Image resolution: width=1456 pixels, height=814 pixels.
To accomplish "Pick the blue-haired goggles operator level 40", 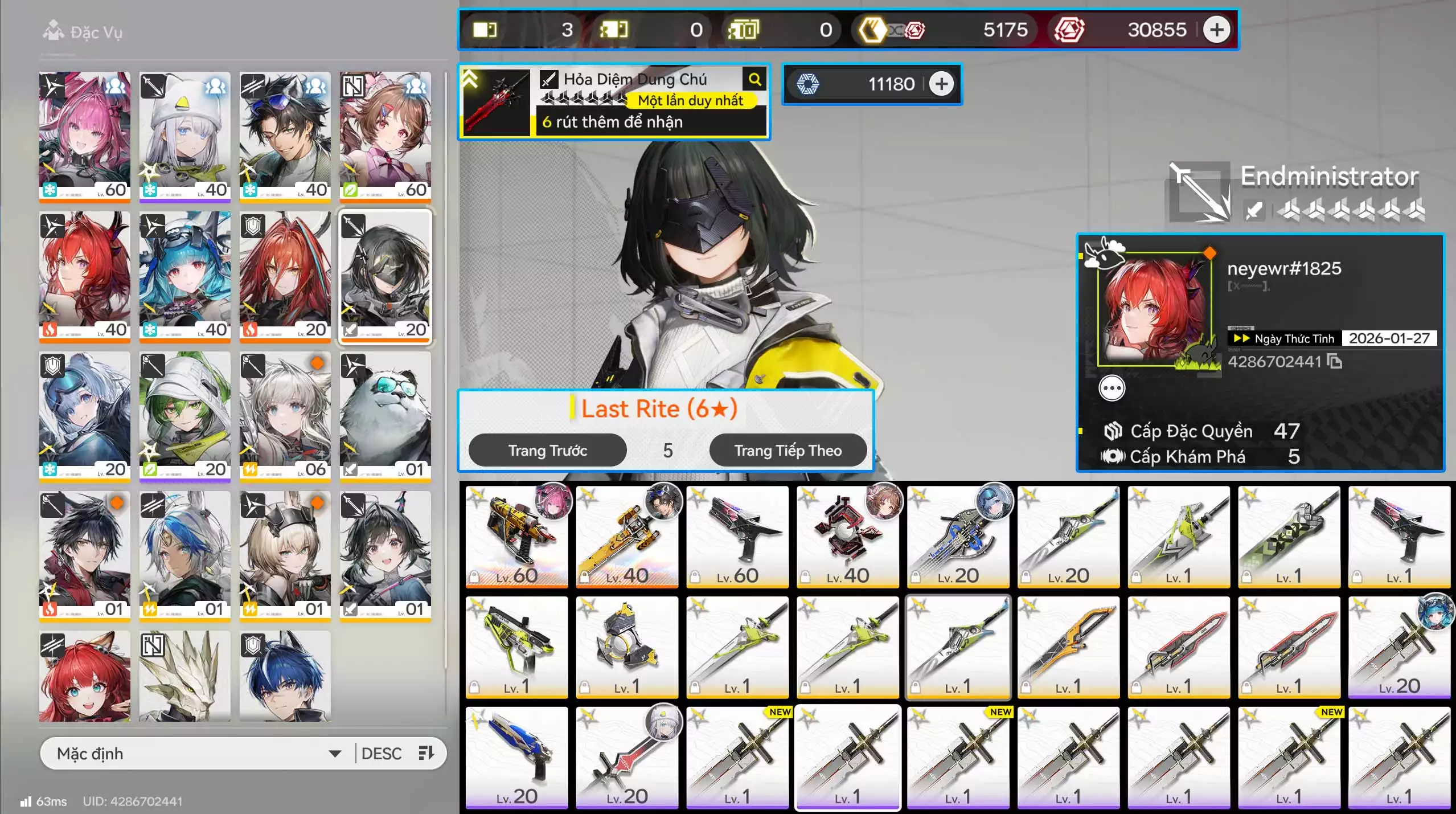I will coord(184,276).
